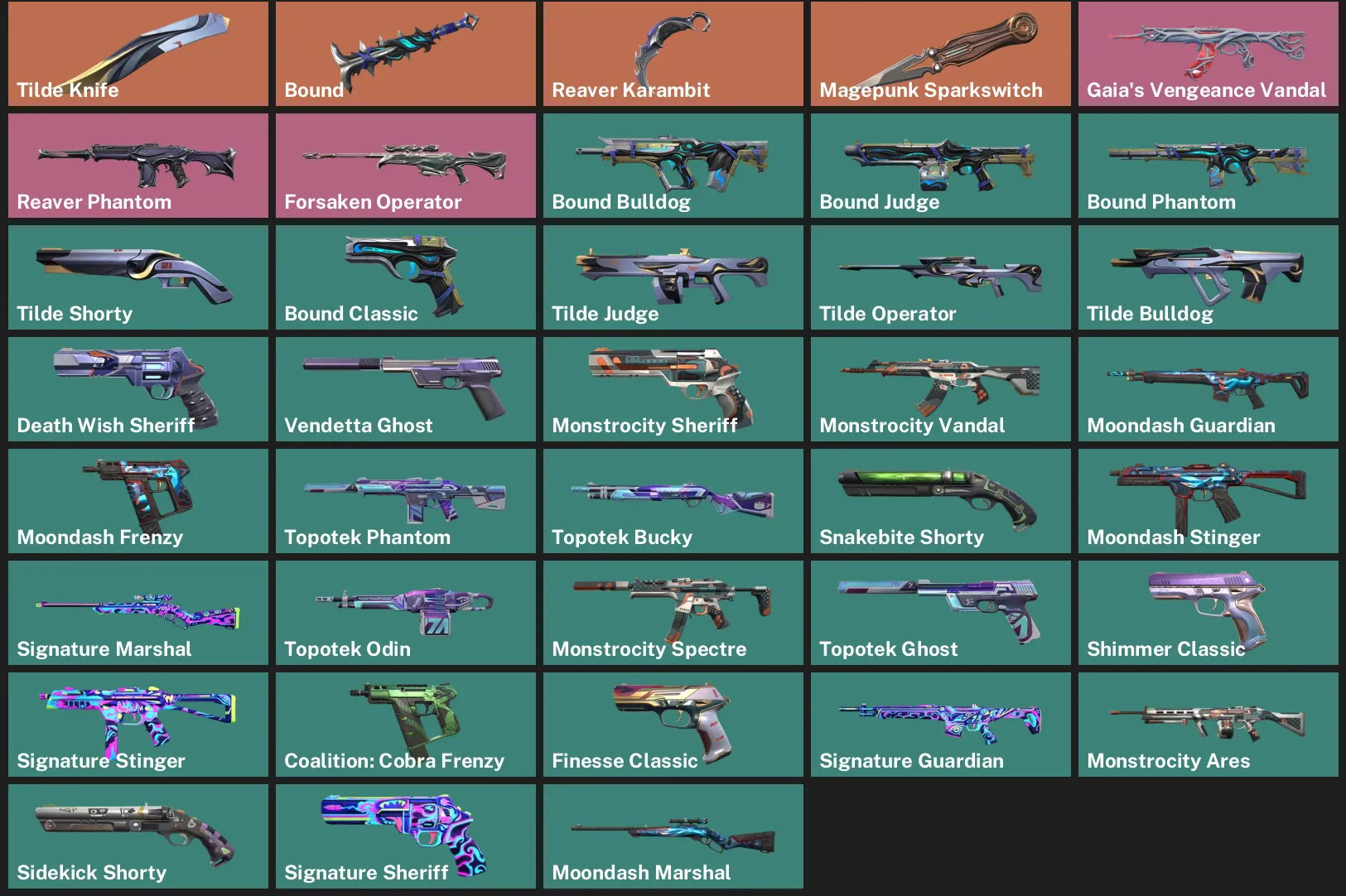The width and height of the screenshot is (1346, 896).
Task: Open the Tilde Shorty tile
Action: pos(137,277)
